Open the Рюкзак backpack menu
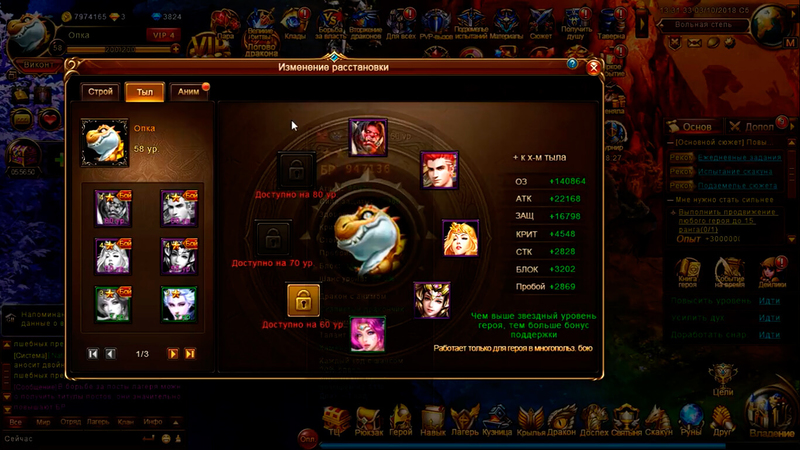The height and width of the screenshot is (450, 800). [367, 422]
